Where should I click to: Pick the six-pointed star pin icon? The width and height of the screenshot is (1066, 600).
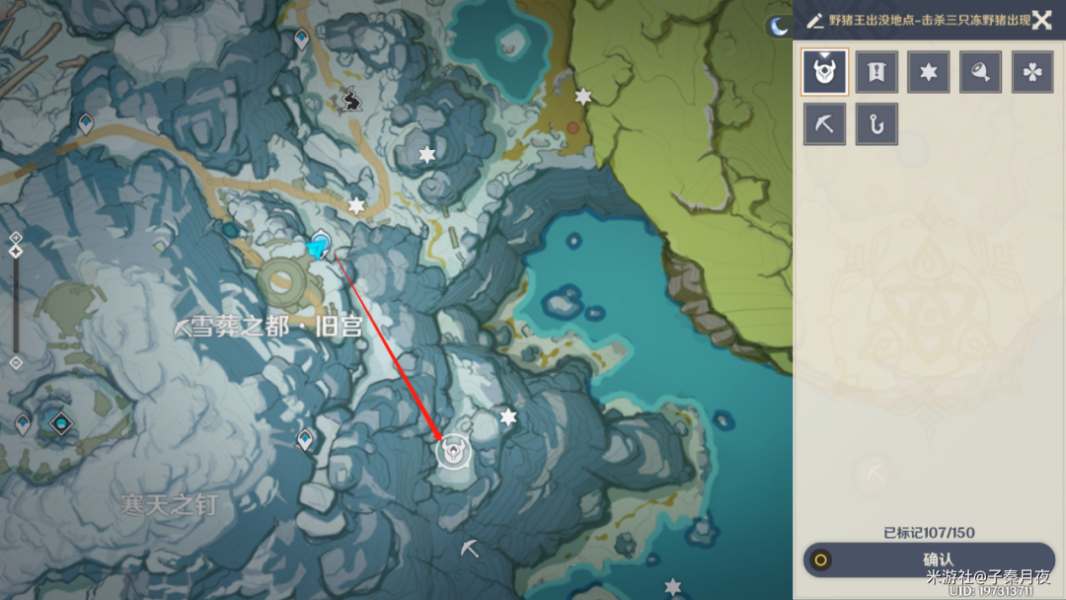pos(929,72)
